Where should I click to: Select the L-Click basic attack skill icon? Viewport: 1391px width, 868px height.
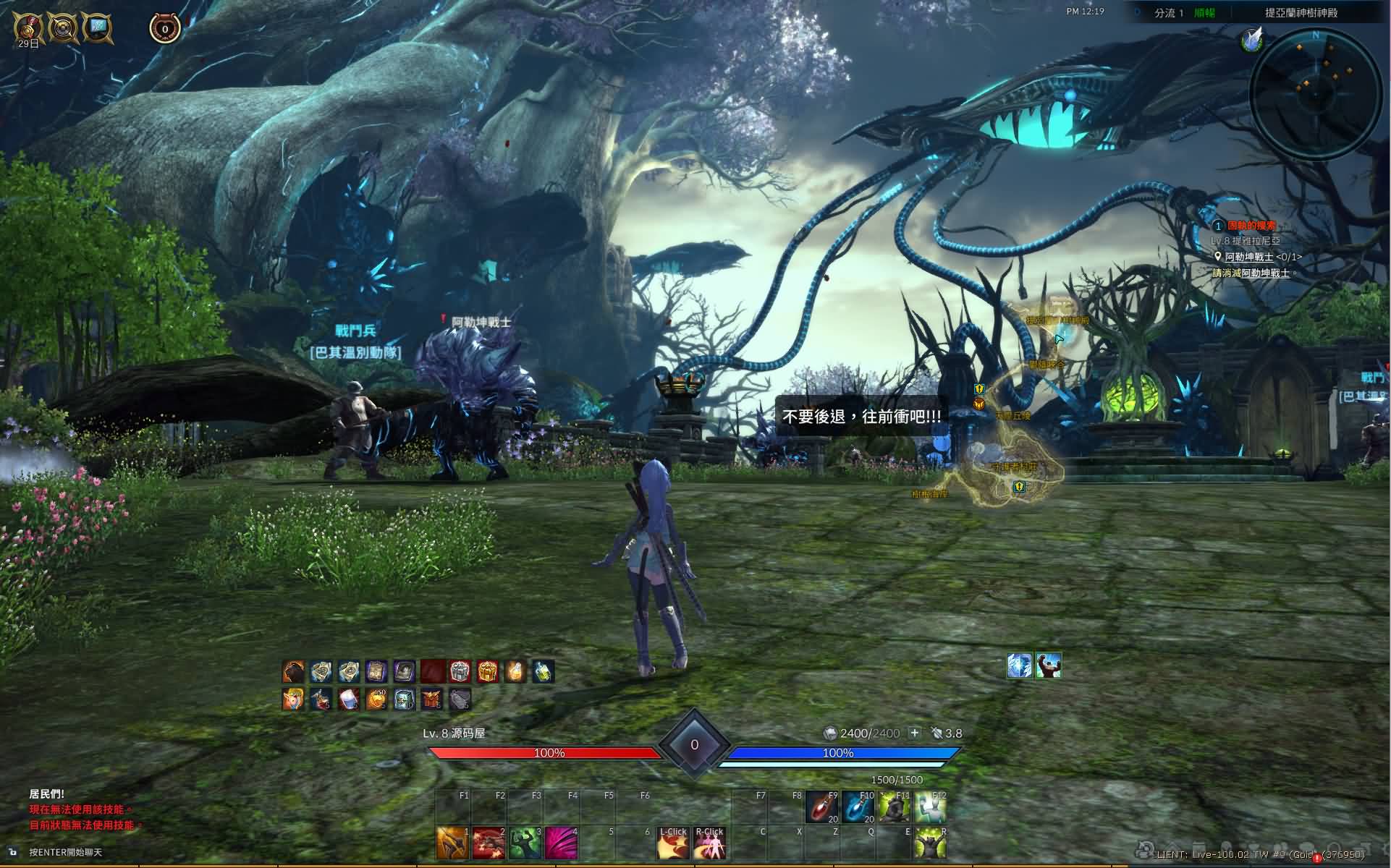click(672, 843)
